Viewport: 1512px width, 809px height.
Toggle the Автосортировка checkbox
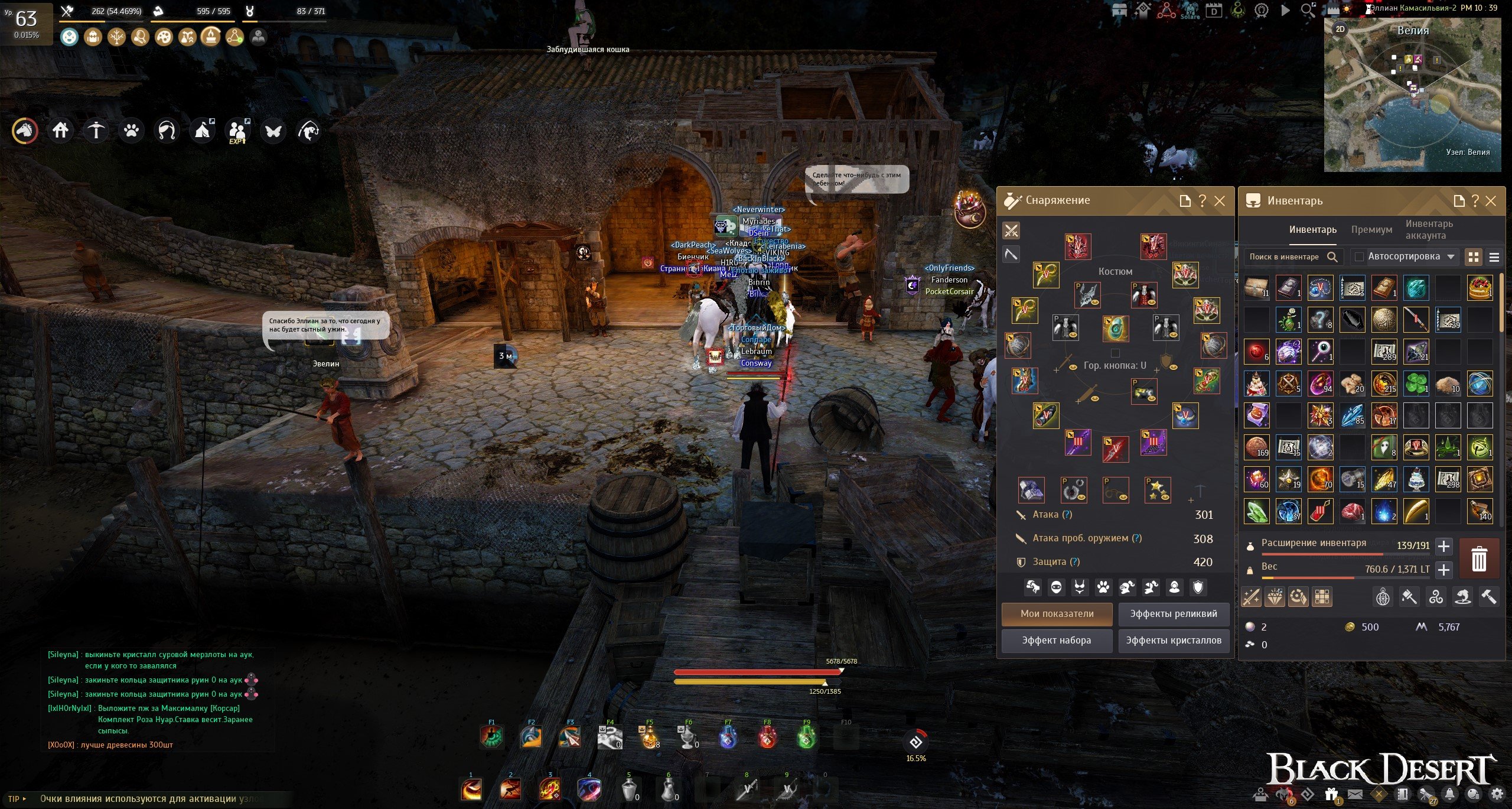[1359, 256]
